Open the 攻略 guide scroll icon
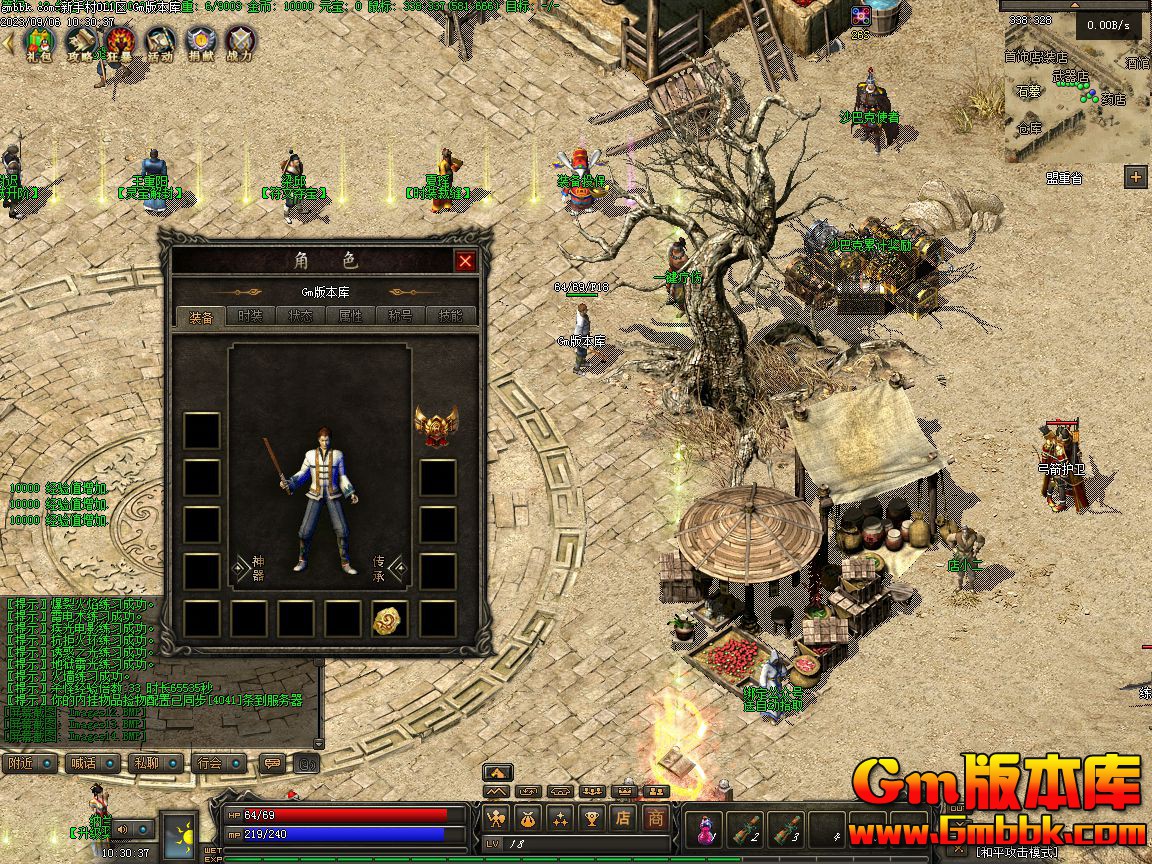 80,42
